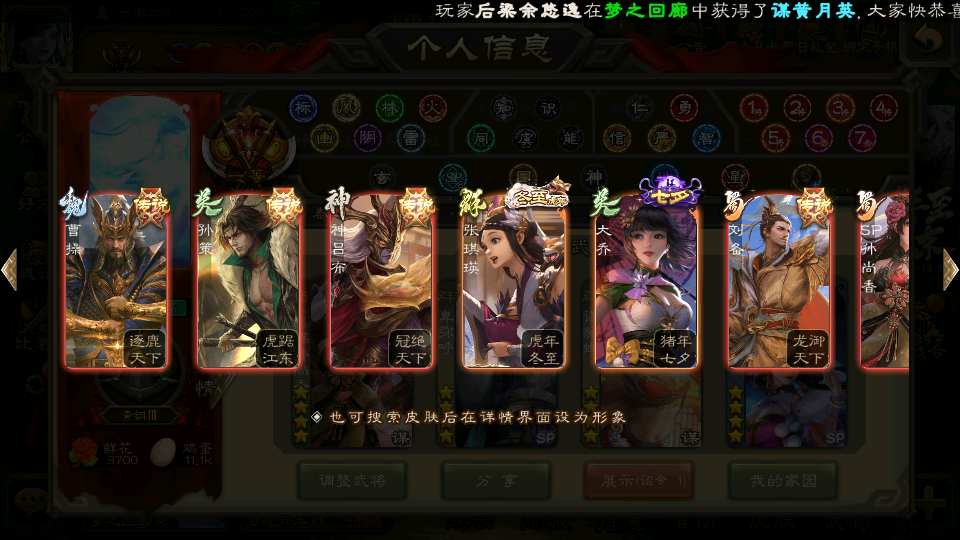Screen dimensions: 960x540
Task: Select the 张琪瑛 虎年冬至 skin card
Action: point(514,282)
